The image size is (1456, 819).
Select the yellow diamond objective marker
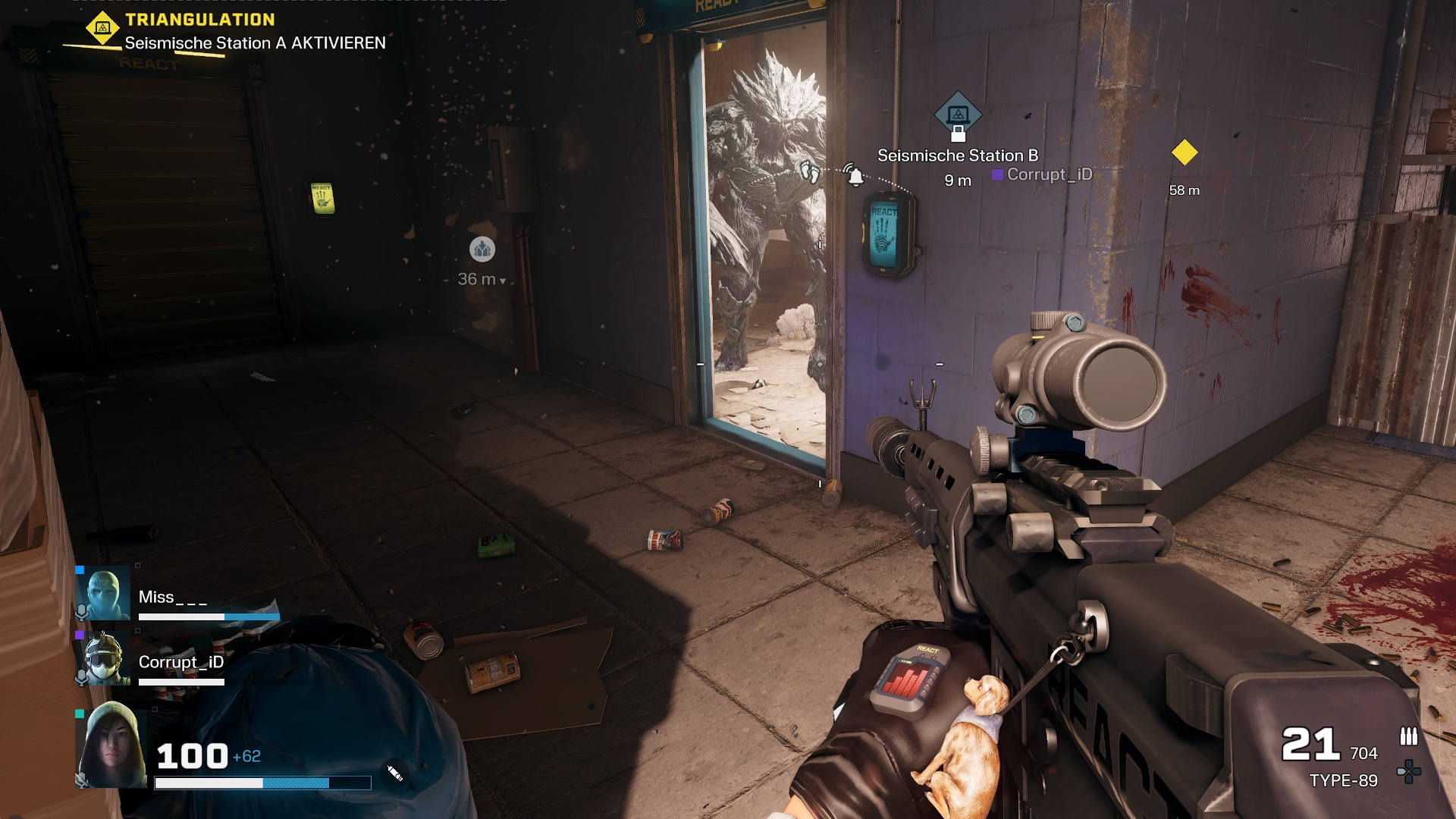pyautogui.click(x=1185, y=152)
